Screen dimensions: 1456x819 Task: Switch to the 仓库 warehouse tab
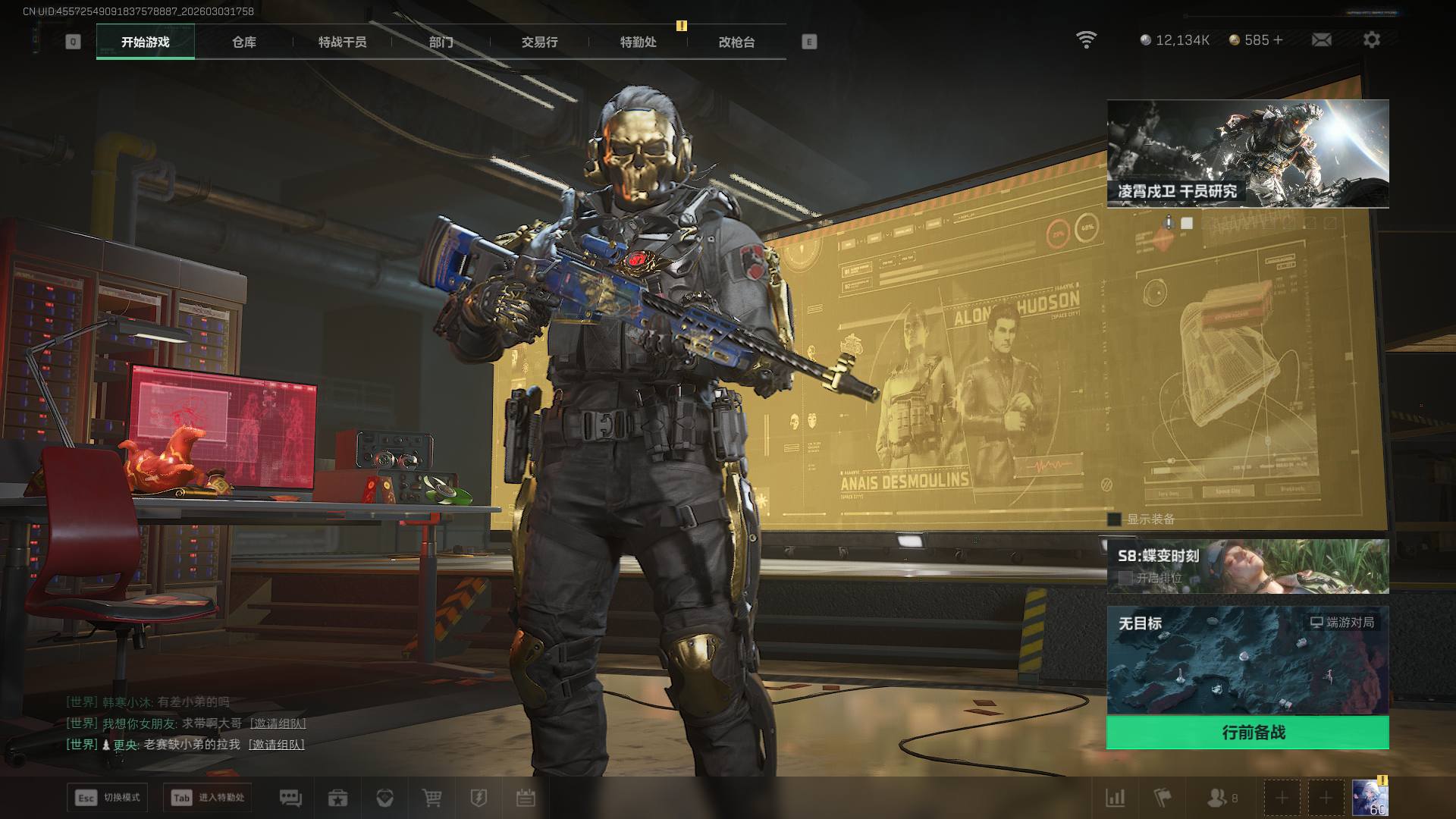[243, 42]
